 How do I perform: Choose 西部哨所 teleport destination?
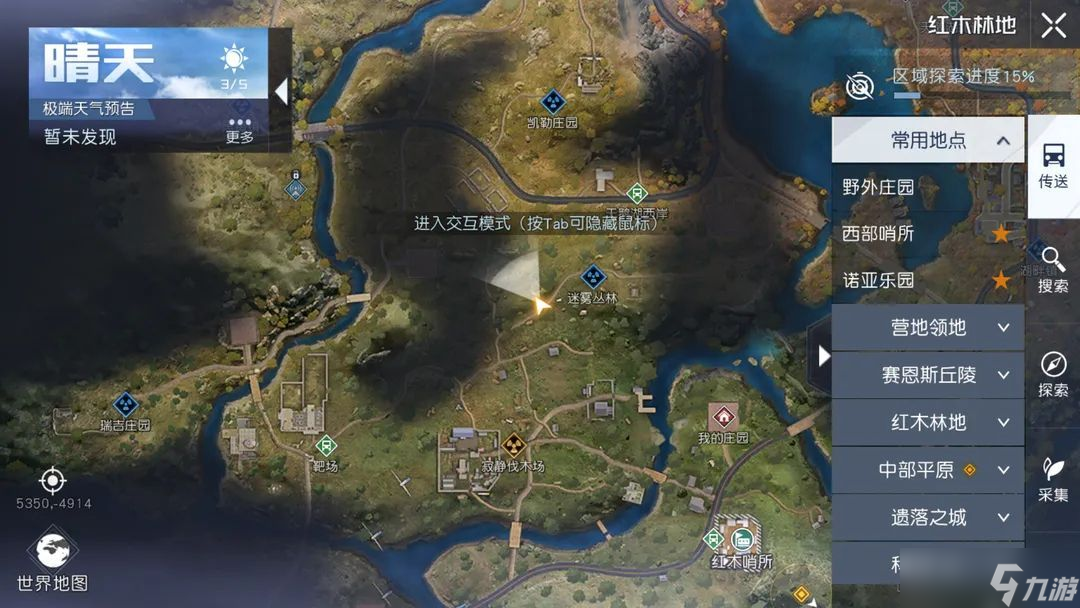pos(878,234)
